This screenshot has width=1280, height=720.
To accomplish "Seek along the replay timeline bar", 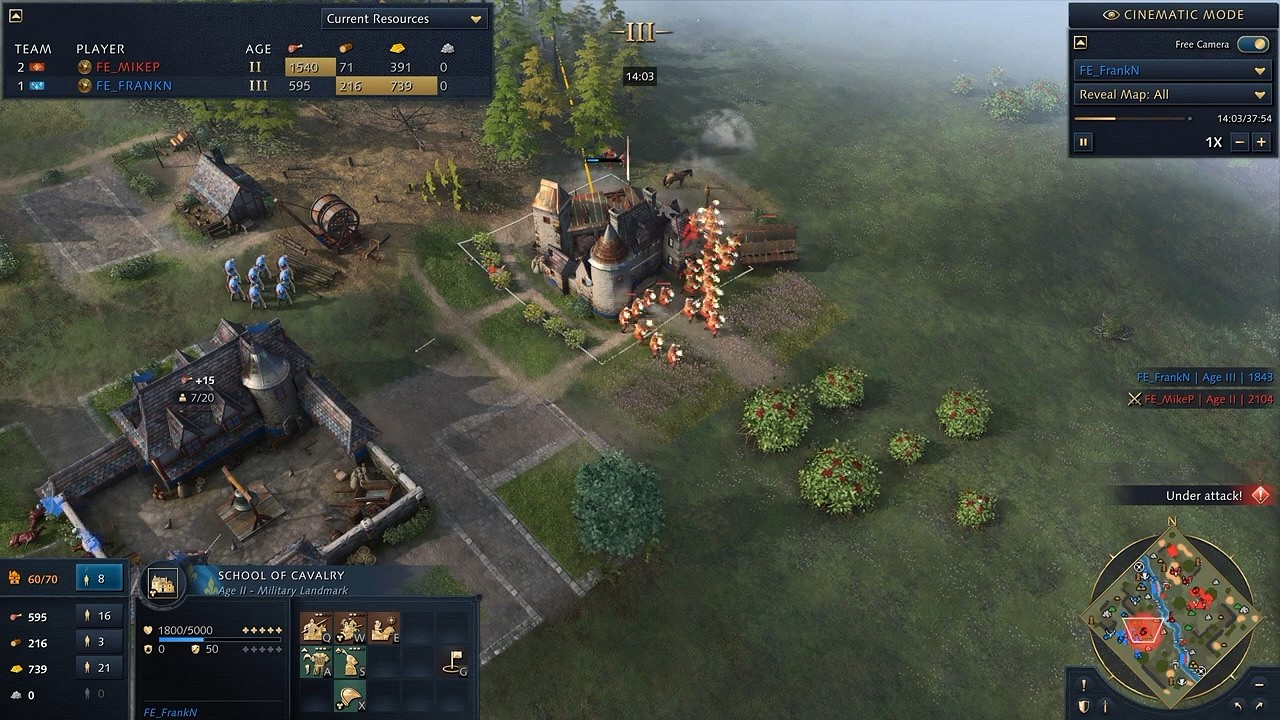I will [x=1132, y=118].
